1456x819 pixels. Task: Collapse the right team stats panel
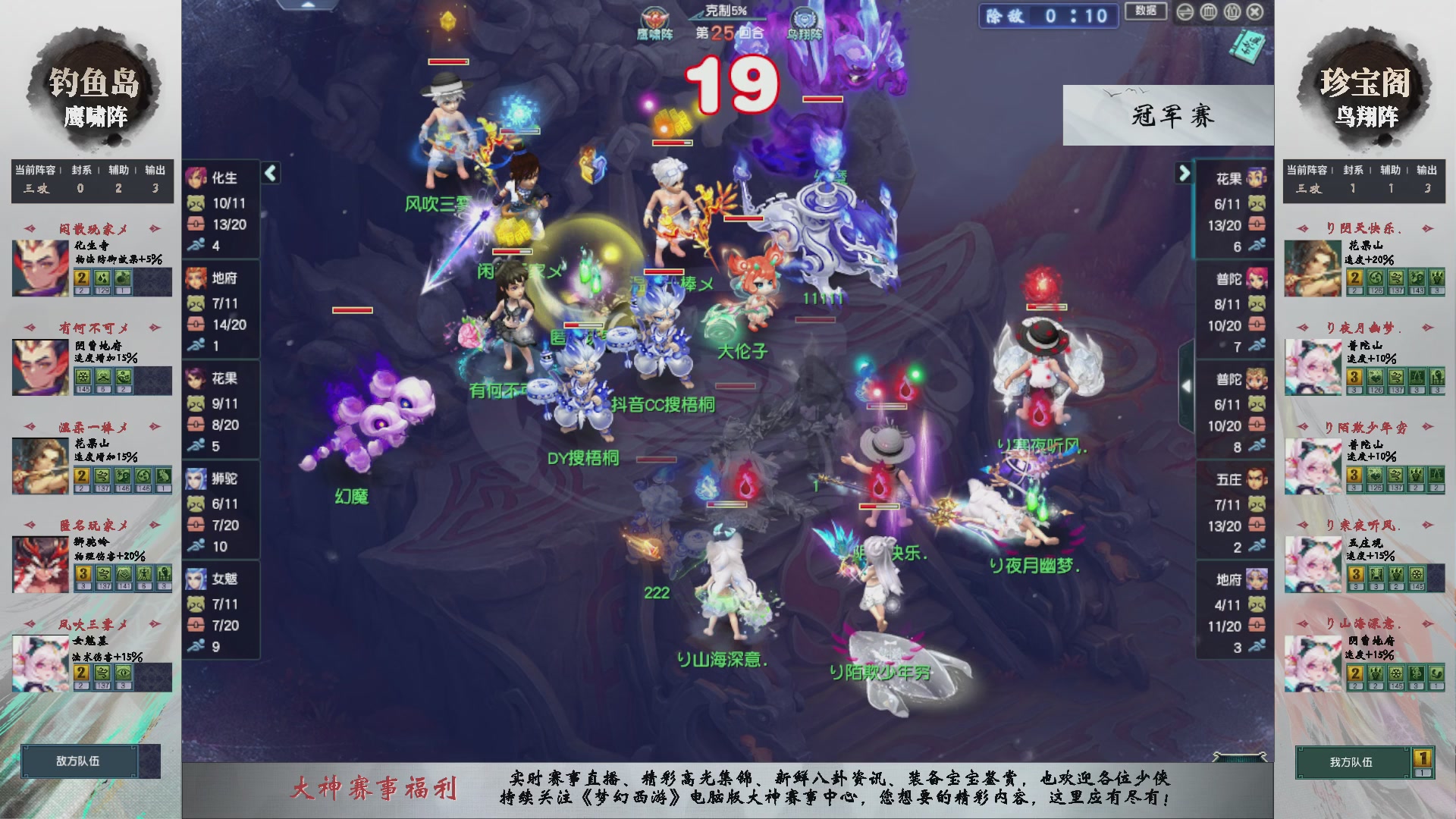pyautogui.click(x=1183, y=173)
